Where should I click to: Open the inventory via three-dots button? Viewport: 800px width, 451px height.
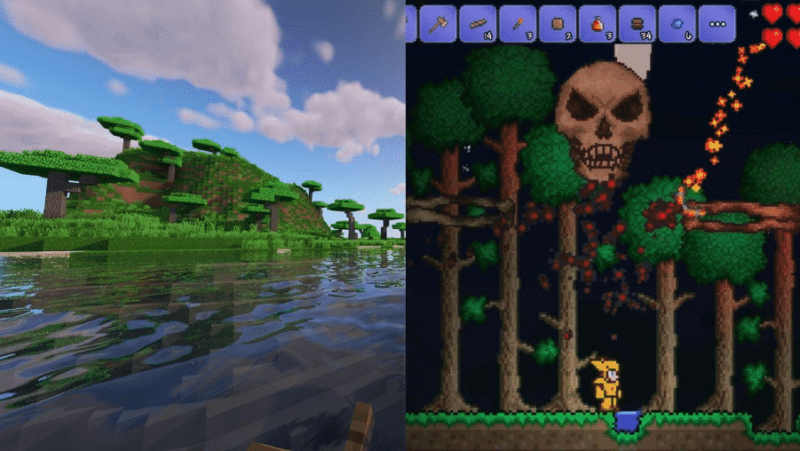tap(717, 23)
